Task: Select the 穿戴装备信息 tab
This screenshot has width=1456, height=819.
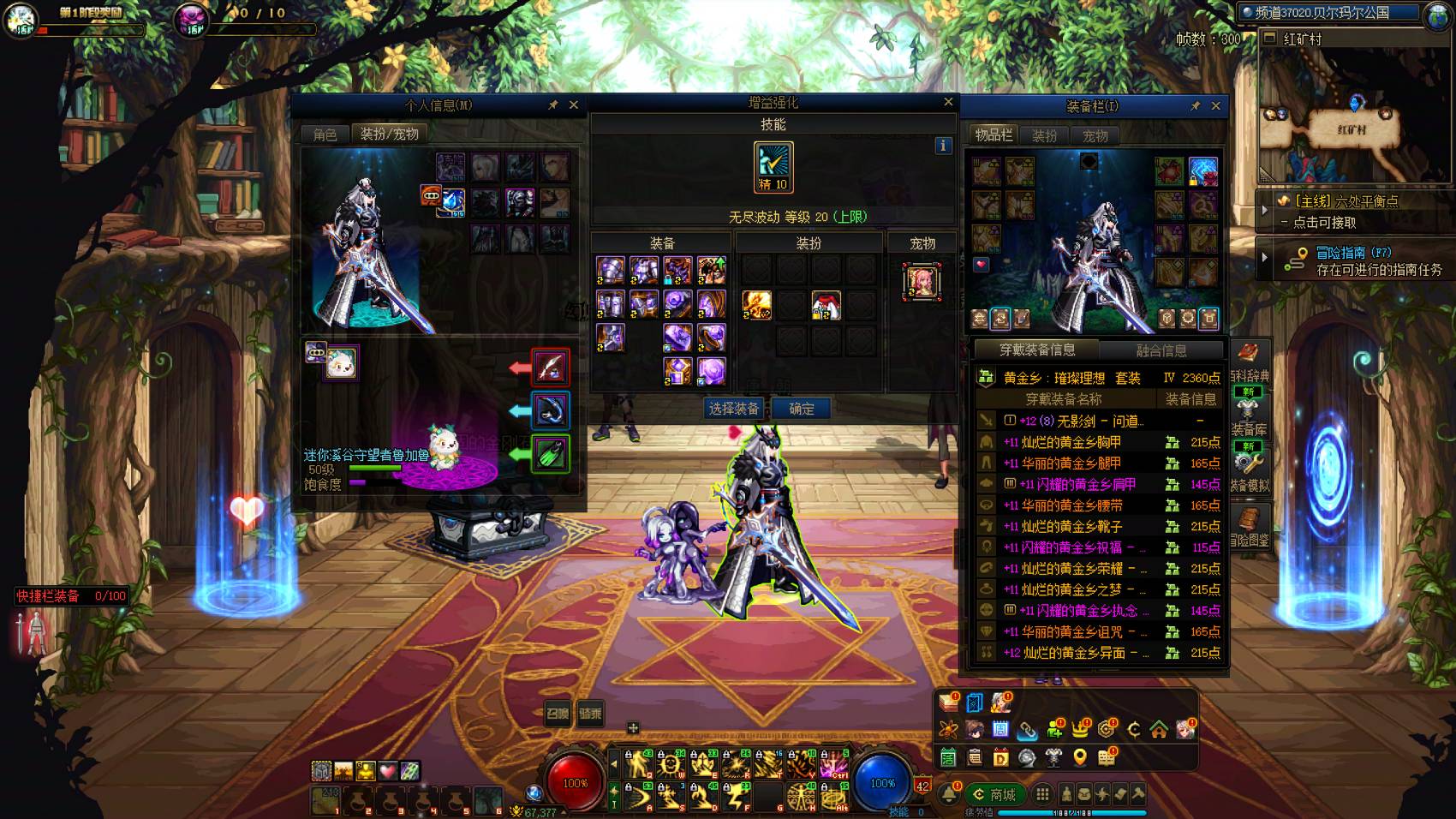Action: (1036, 350)
